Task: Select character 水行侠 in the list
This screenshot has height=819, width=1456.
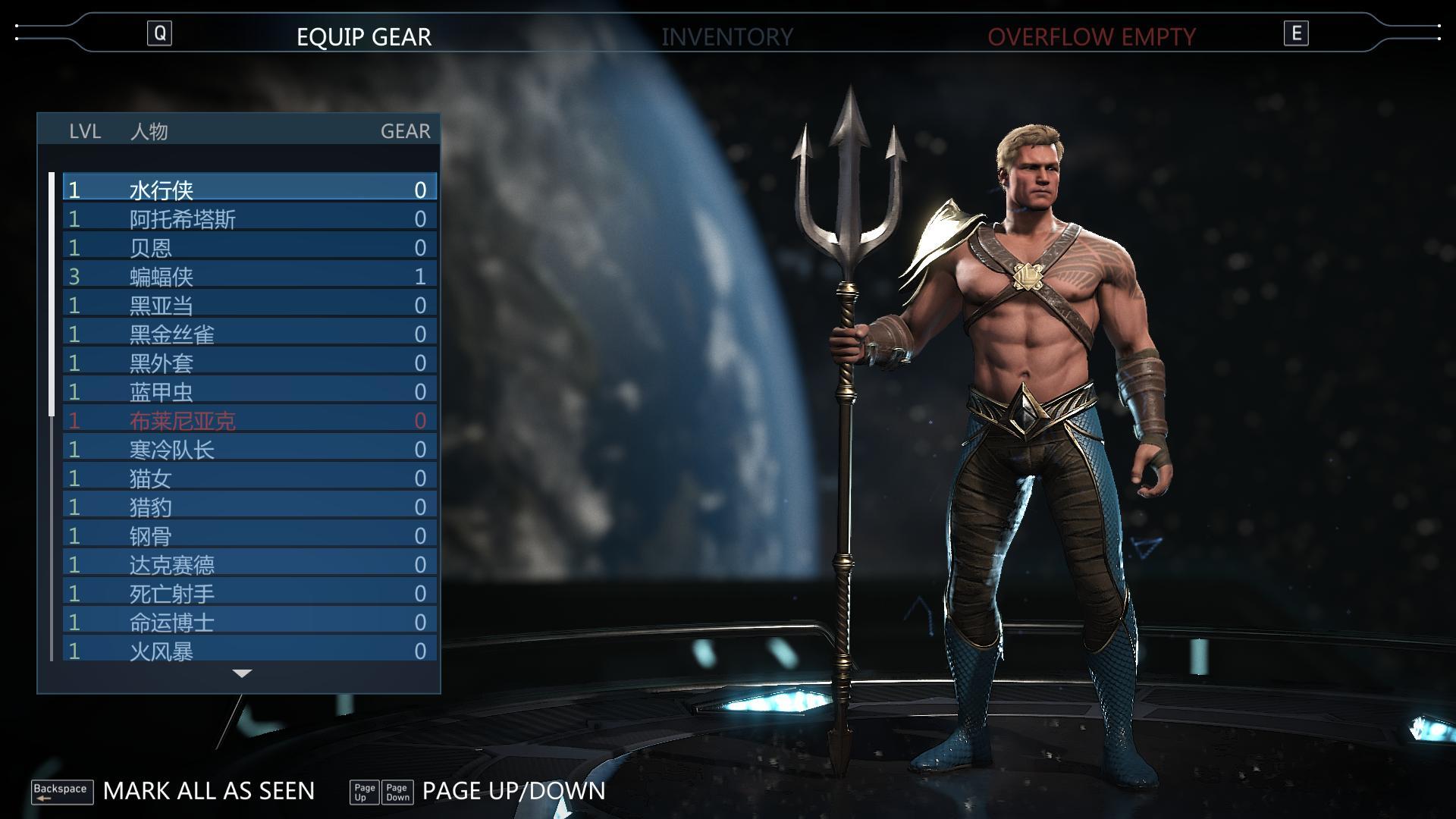Action: point(249,189)
